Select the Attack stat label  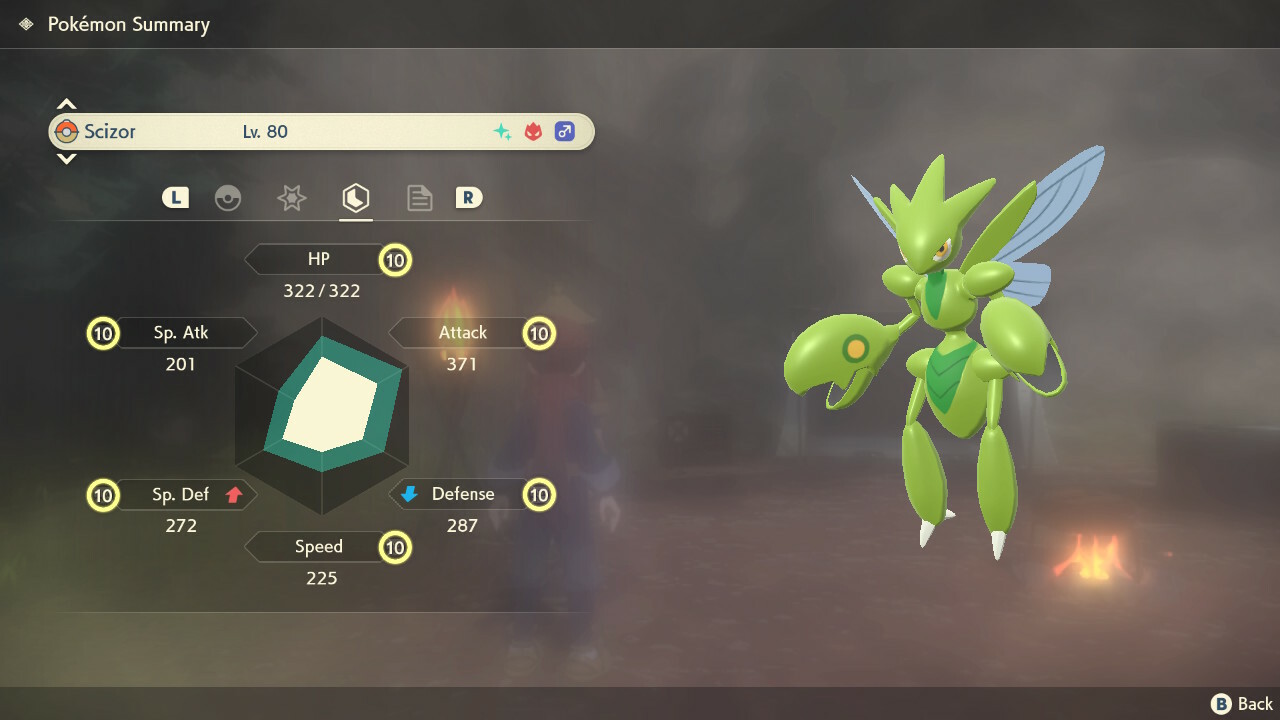click(462, 333)
